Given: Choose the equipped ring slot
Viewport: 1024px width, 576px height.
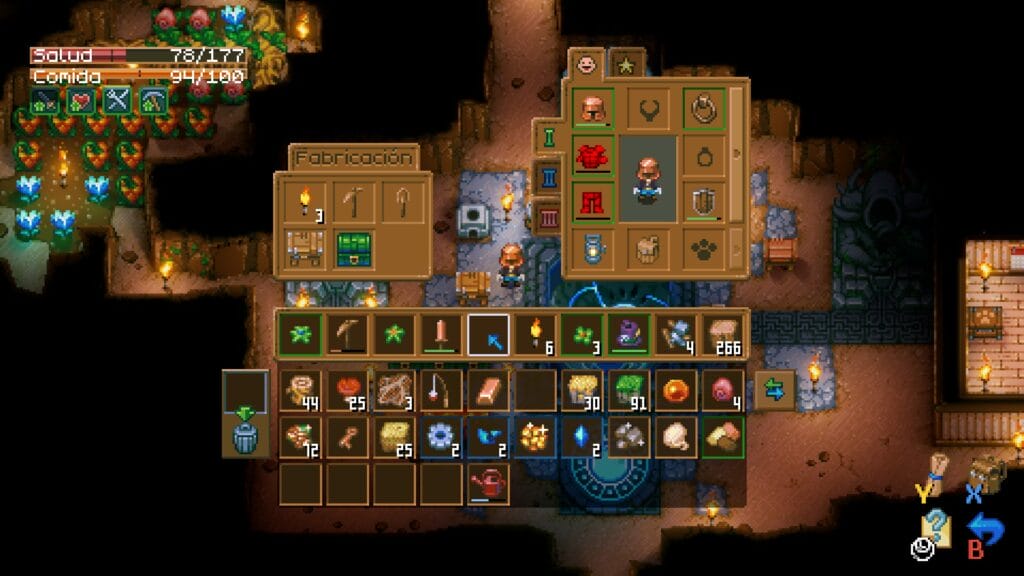Looking at the screenshot, I should (705, 109).
